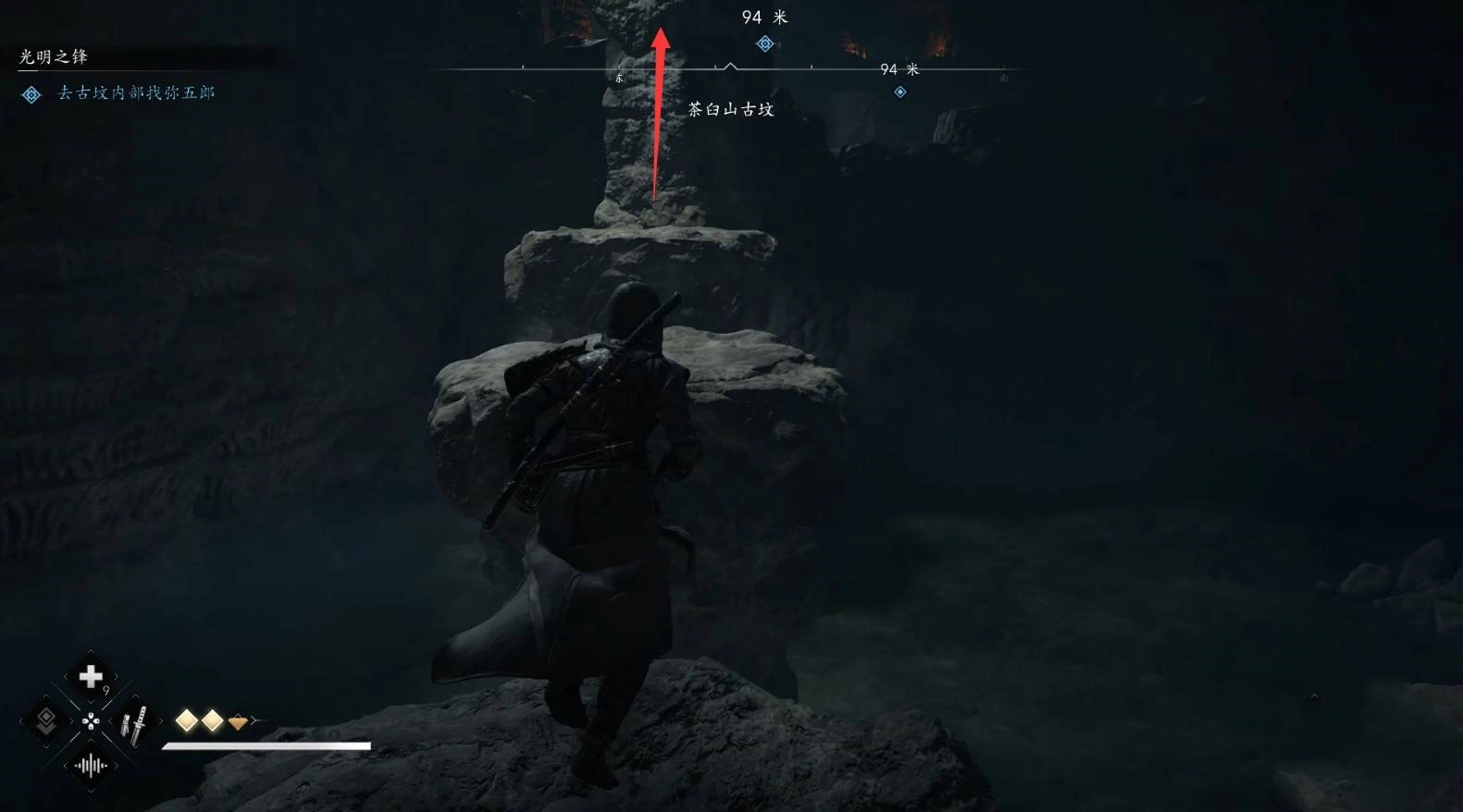Click the four-dot center of the quick wheel
The image size is (1463, 812).
coord(91,722)
